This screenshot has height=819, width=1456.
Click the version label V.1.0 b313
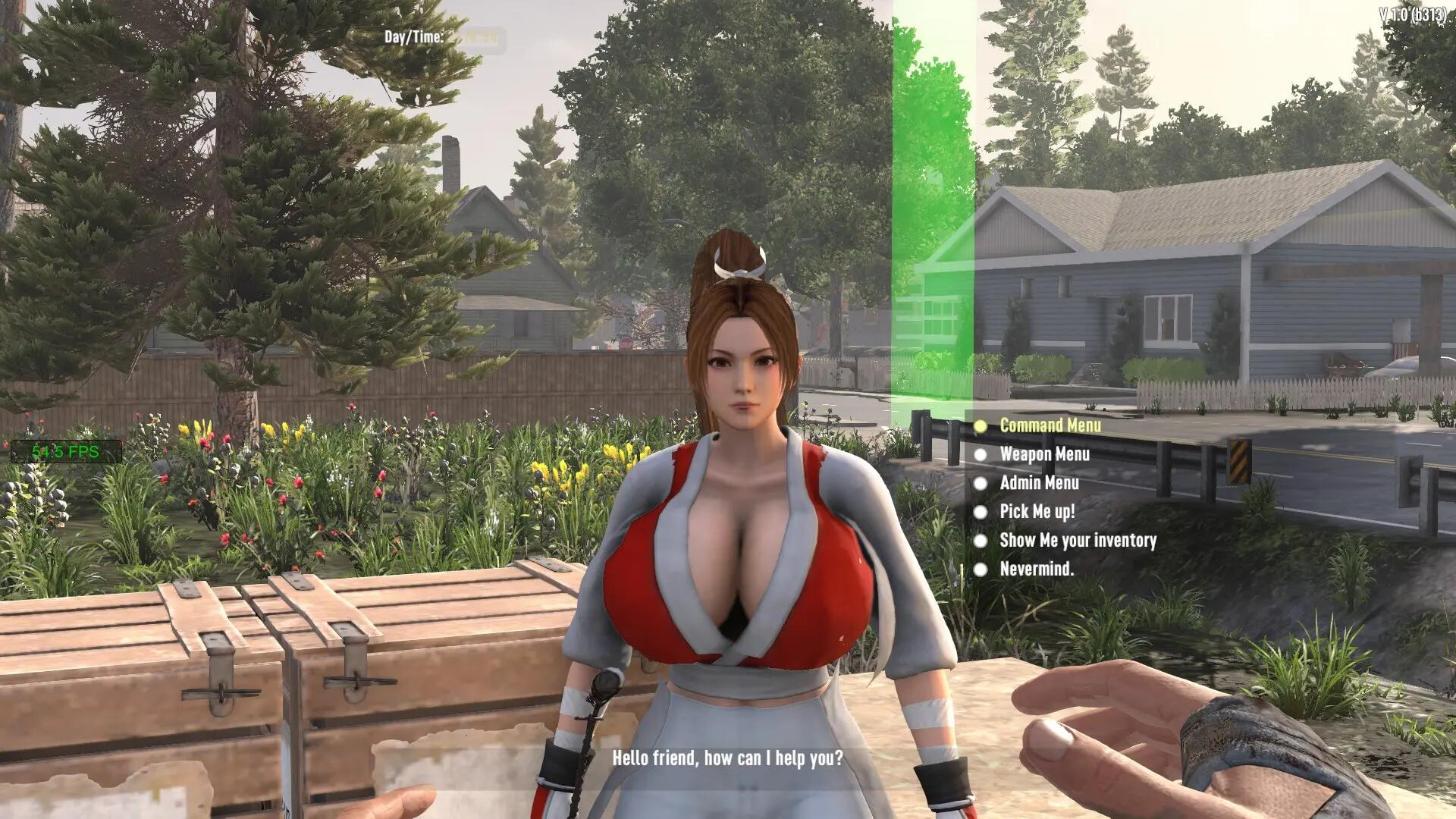click(1414, 13)
